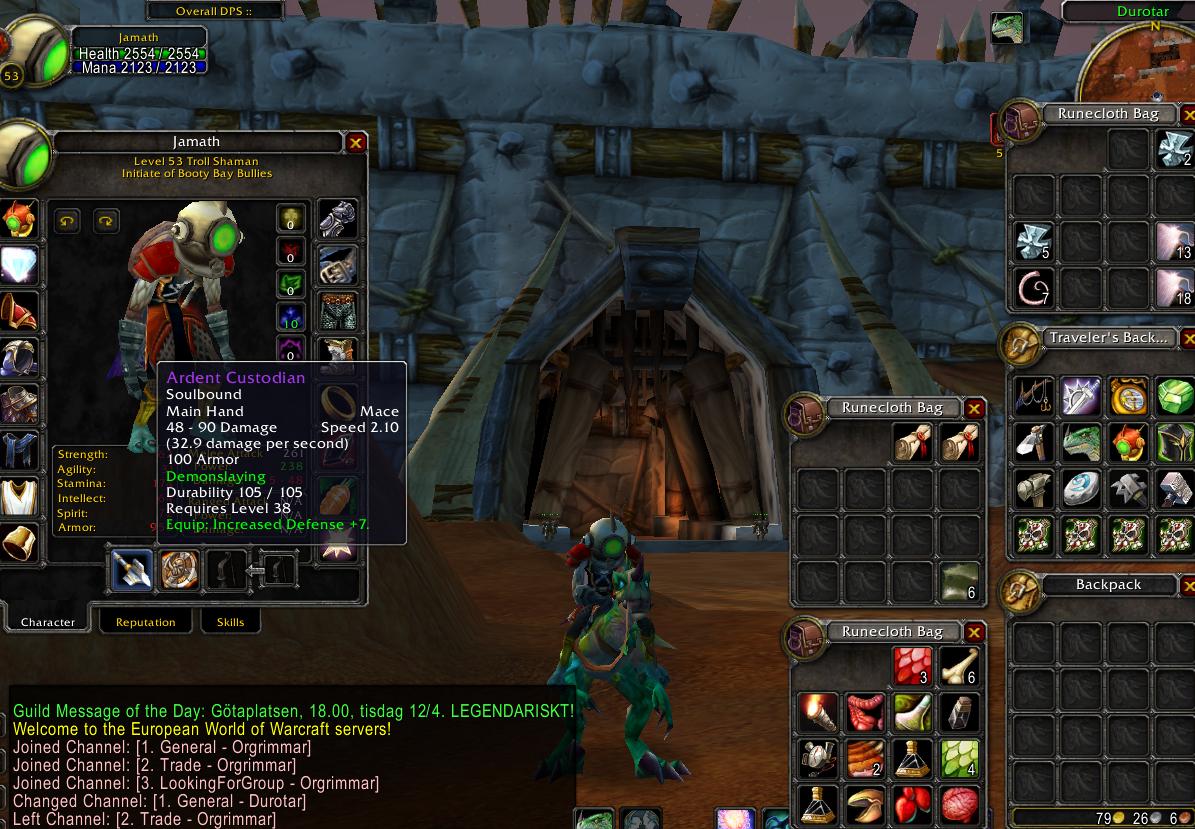Click the green raptor mount icon in bag

click(1080, 441)
